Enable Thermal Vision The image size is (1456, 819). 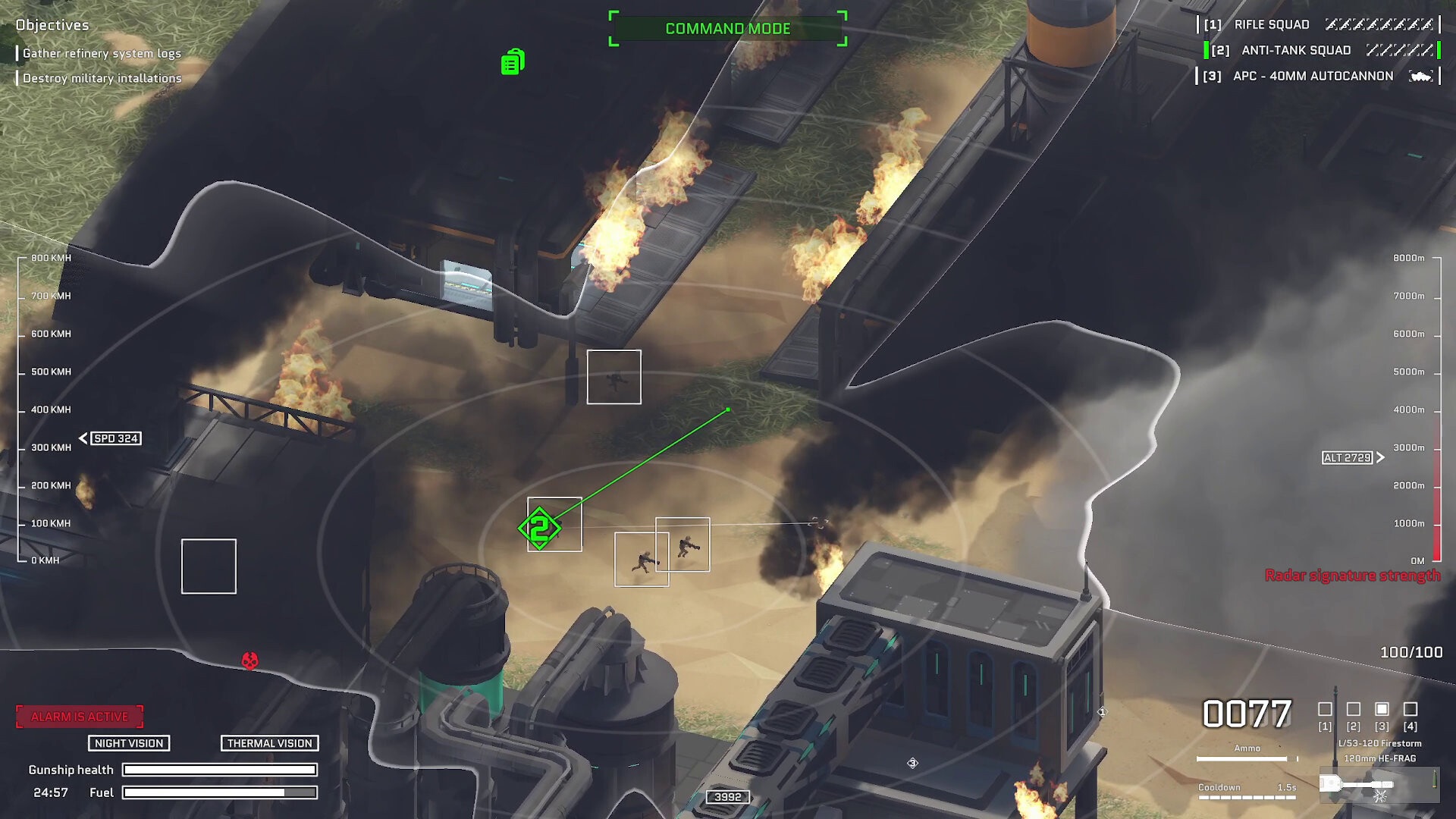pyautogui.click(x=269, y=743)
